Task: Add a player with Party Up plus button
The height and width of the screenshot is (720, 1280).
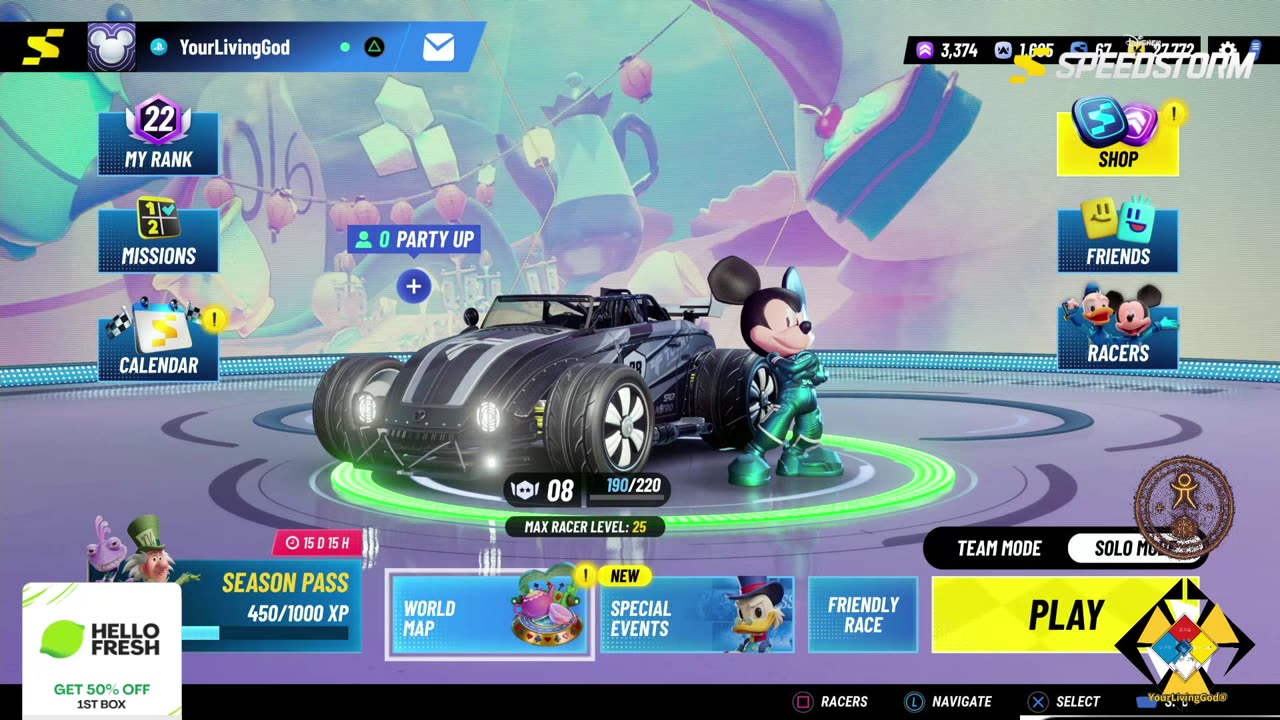Action: tap(413, 287)
